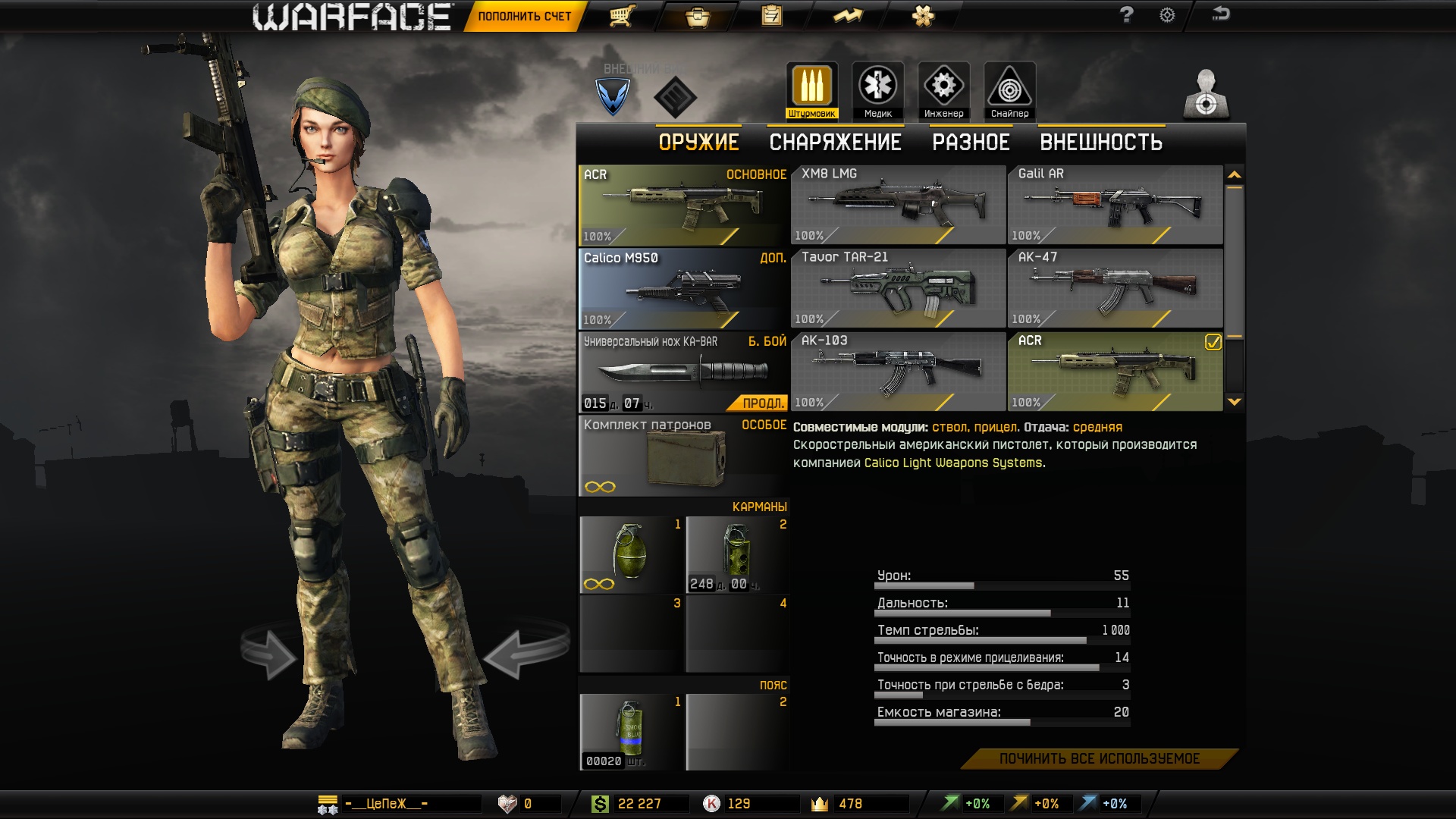Click the question mark help icon

point(1126,15)
